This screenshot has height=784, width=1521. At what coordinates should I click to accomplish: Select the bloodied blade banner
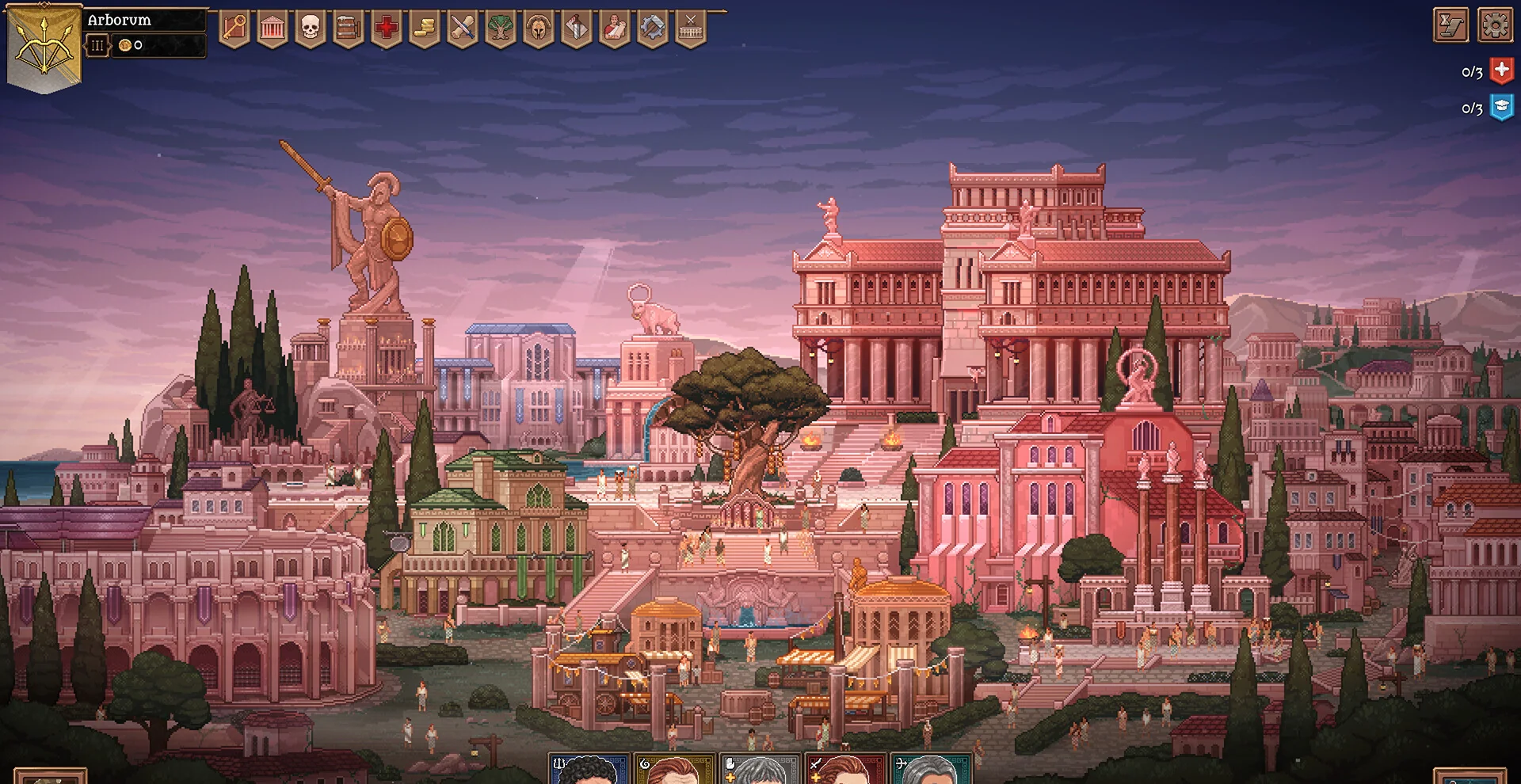pyautogui.click(x=577, y=29)
